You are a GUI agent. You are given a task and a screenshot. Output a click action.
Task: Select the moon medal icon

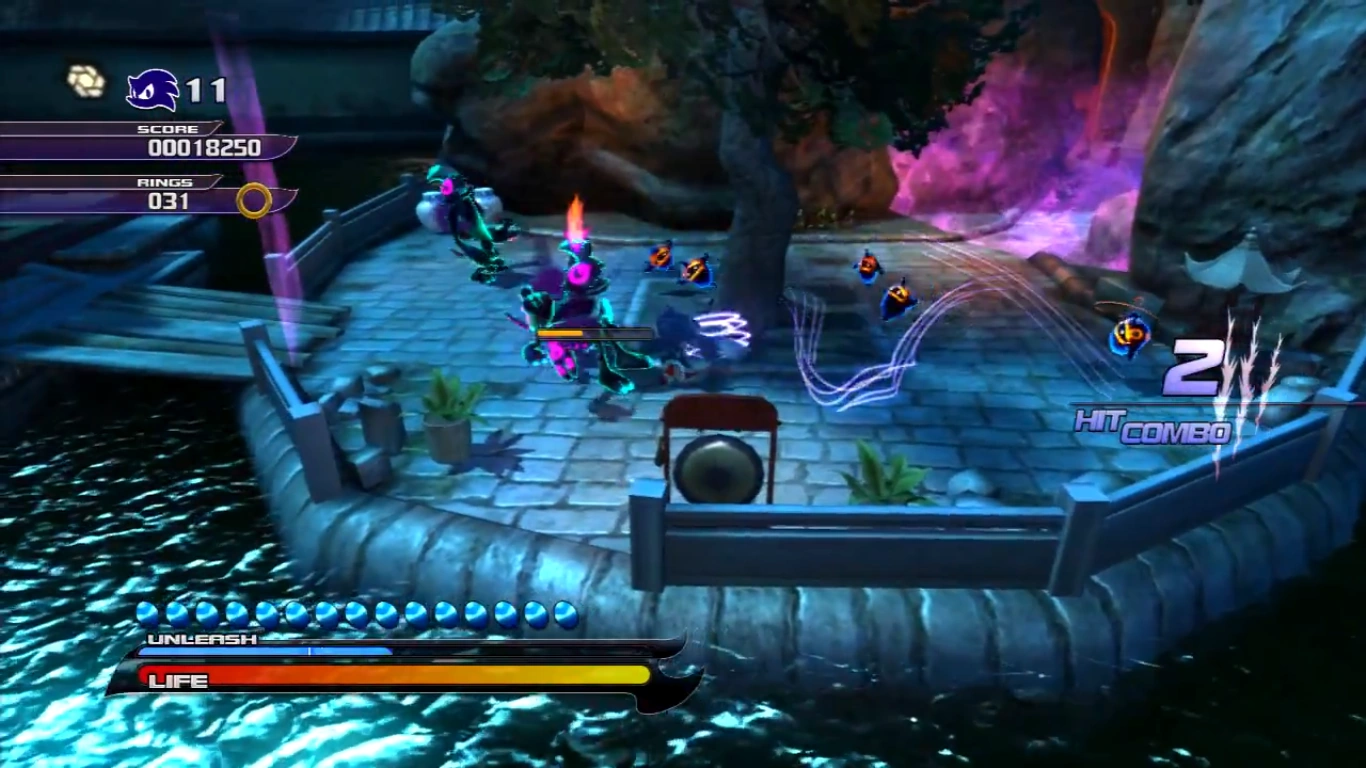click(x=86, y=81)
